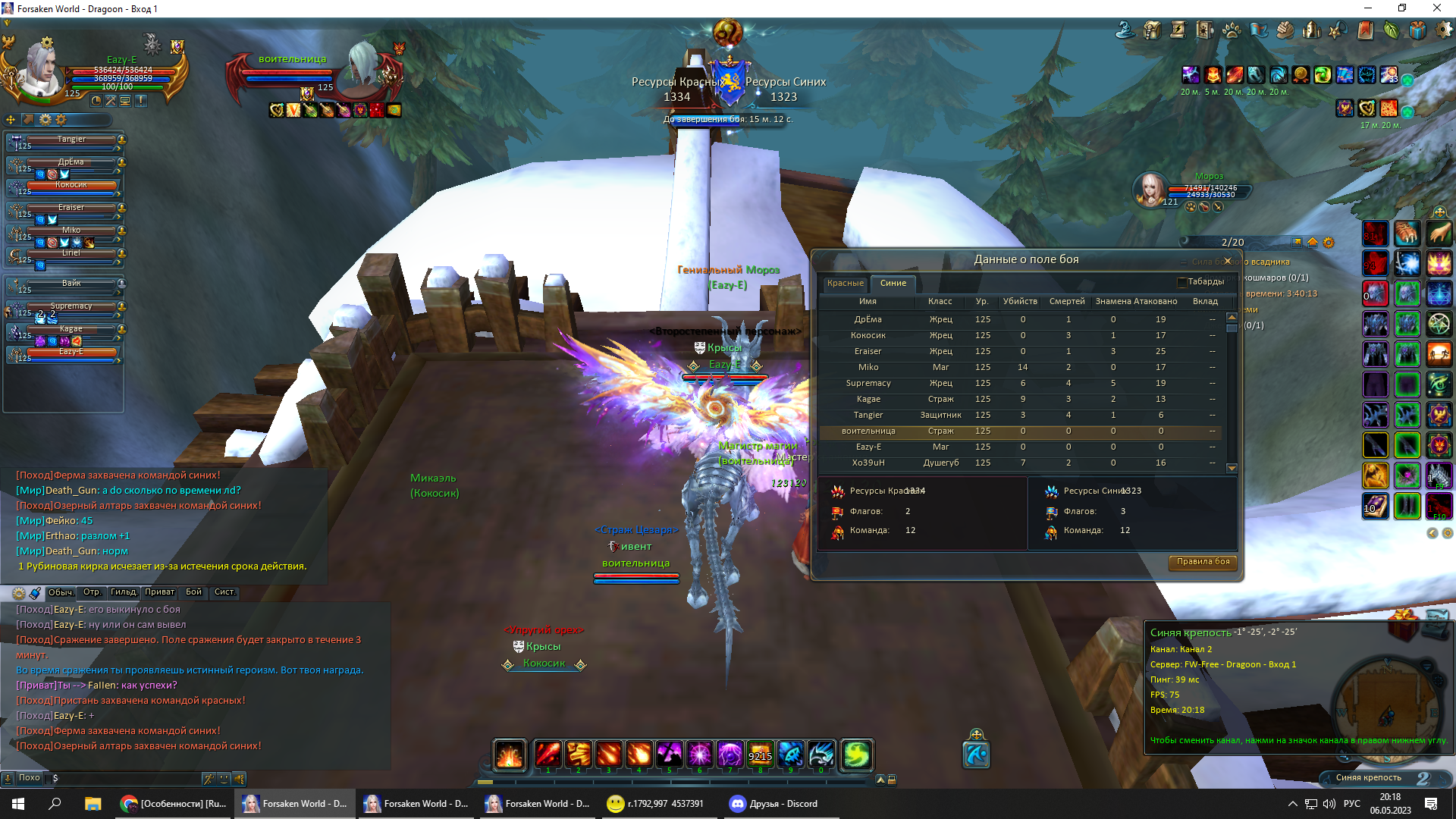1456x819 pixels.
Task: Close the battlefield data window
Action: (1228, 261)
